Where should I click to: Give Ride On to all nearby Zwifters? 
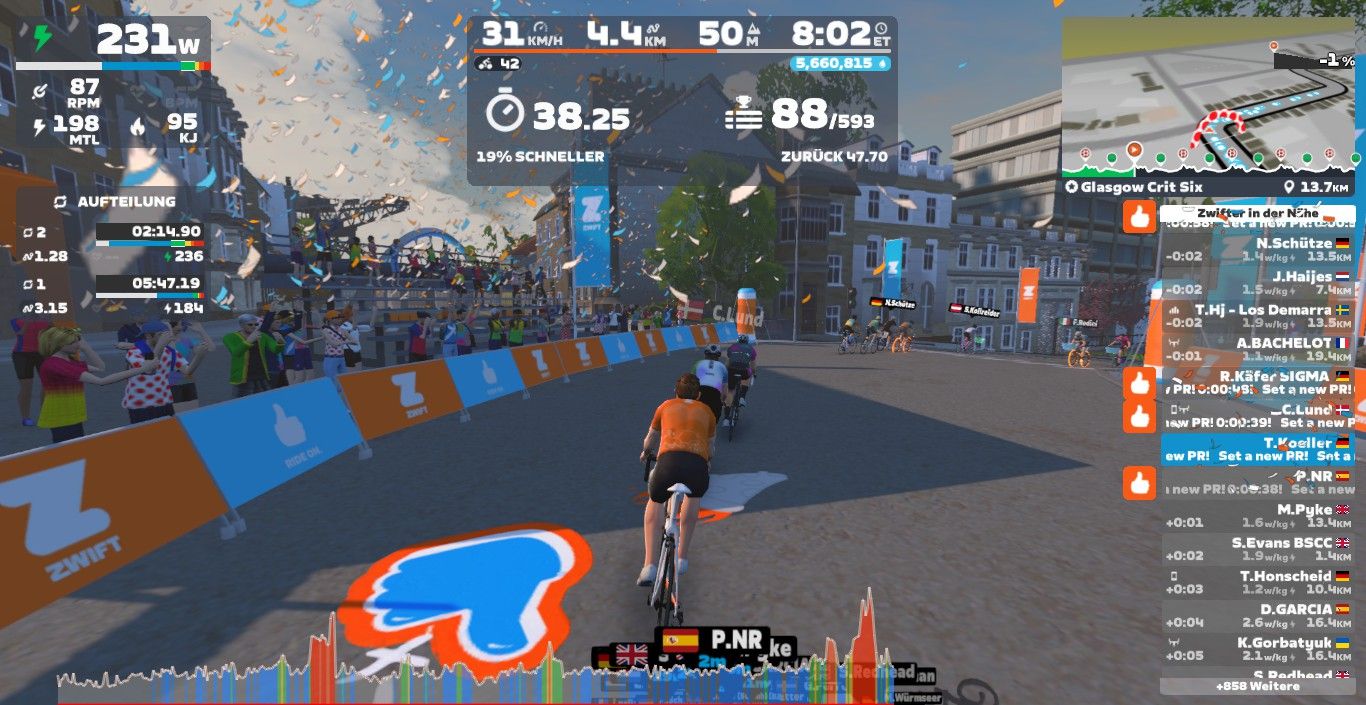[x=1139, y=216]
